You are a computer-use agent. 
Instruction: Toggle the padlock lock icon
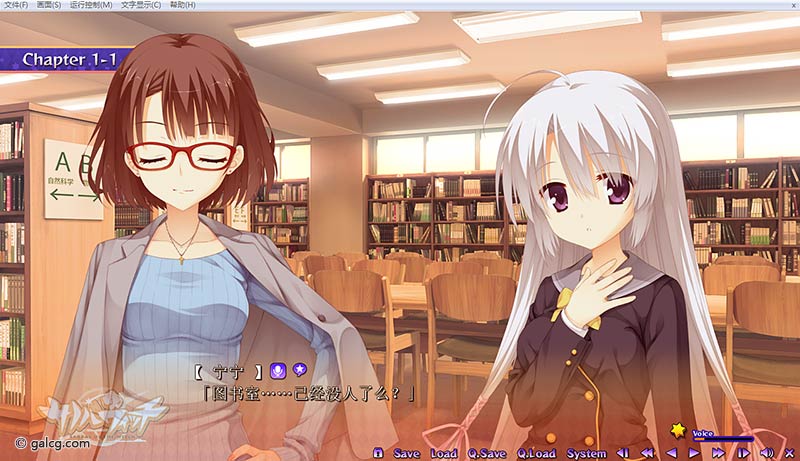click(377, 453)
